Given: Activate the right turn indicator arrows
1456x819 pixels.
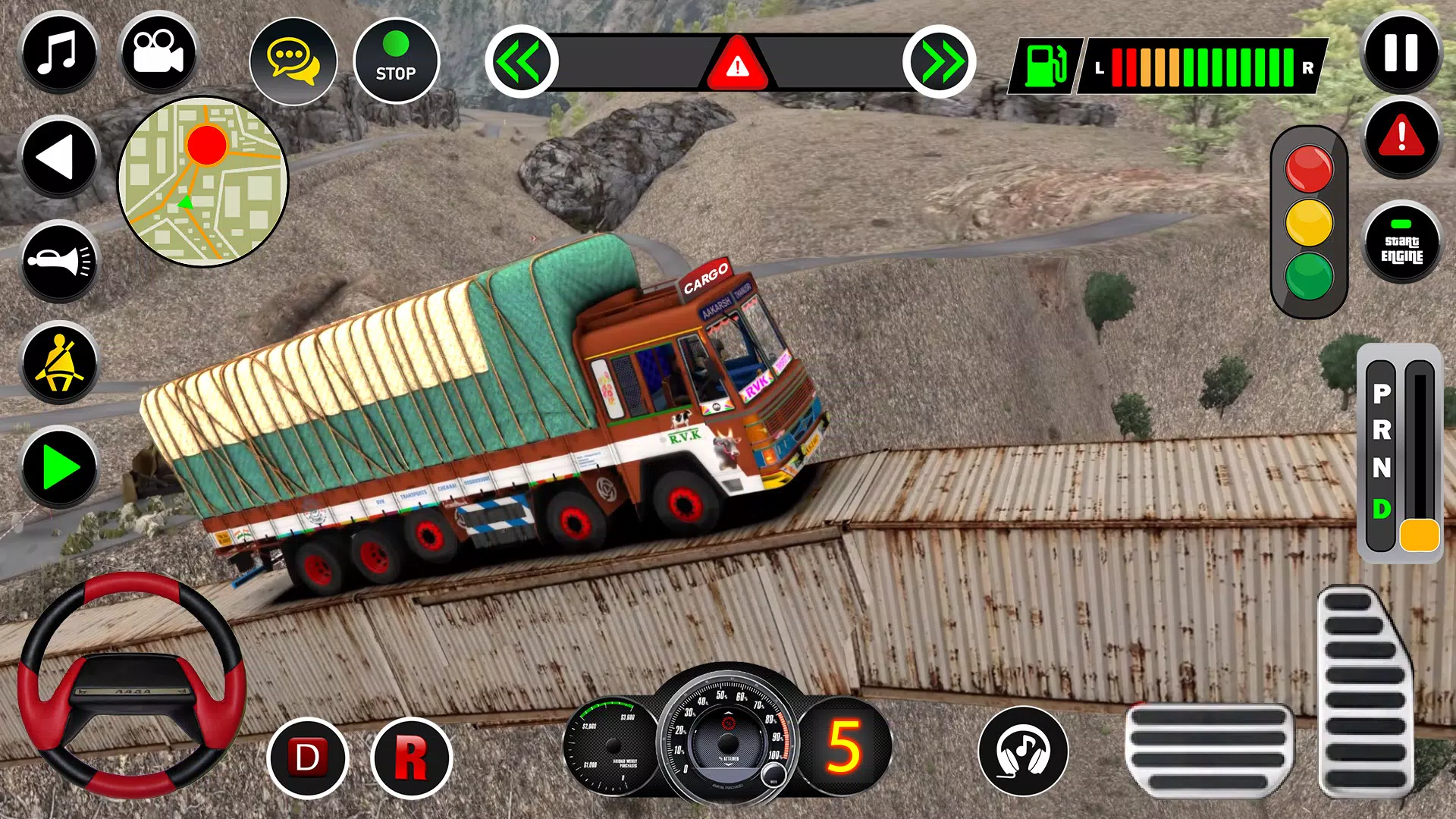Looking at the screenshot, I should point(939,61).
